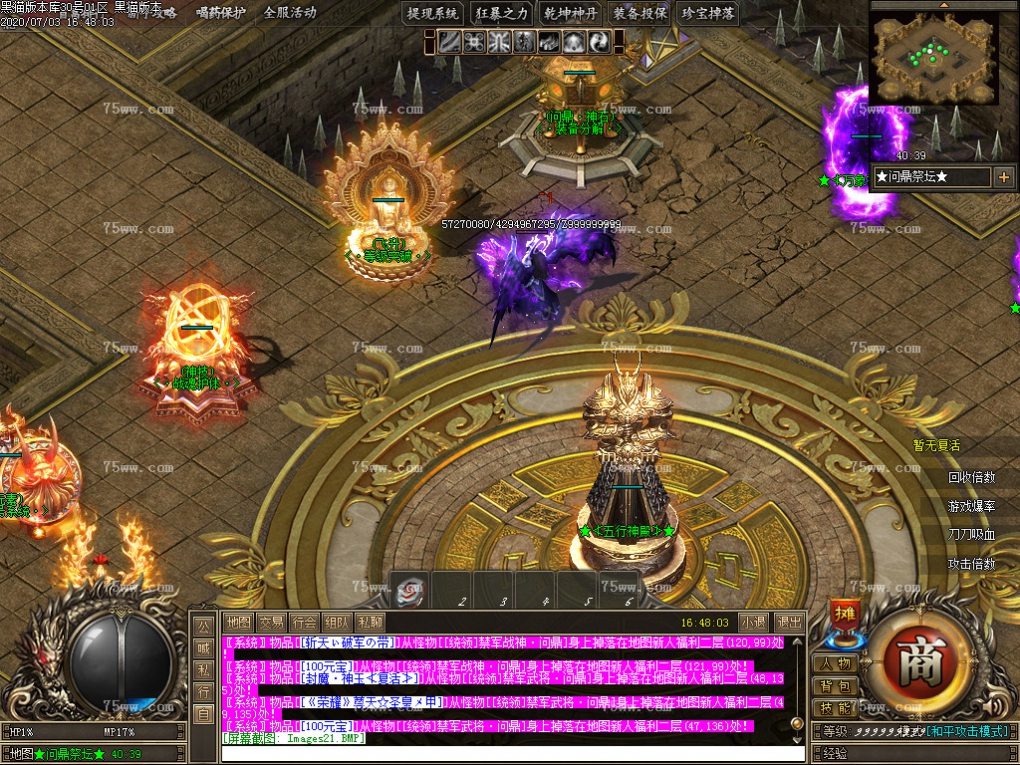Screen dimensions: 1020x765
Task: Click the 退出 exit game button
Action: [789, 622]
